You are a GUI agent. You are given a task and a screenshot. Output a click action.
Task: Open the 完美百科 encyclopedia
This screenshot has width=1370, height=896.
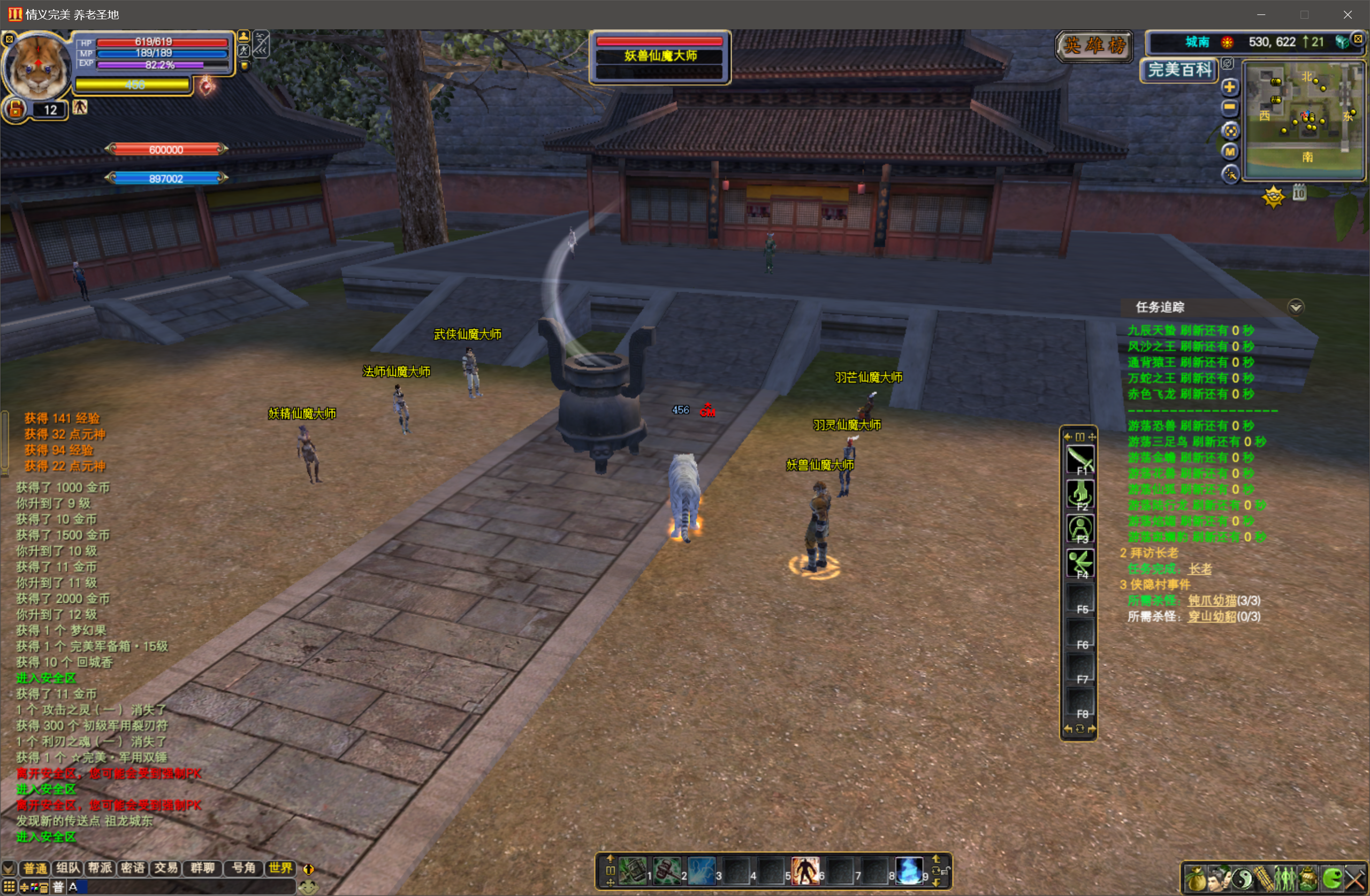click(1179, 70)
